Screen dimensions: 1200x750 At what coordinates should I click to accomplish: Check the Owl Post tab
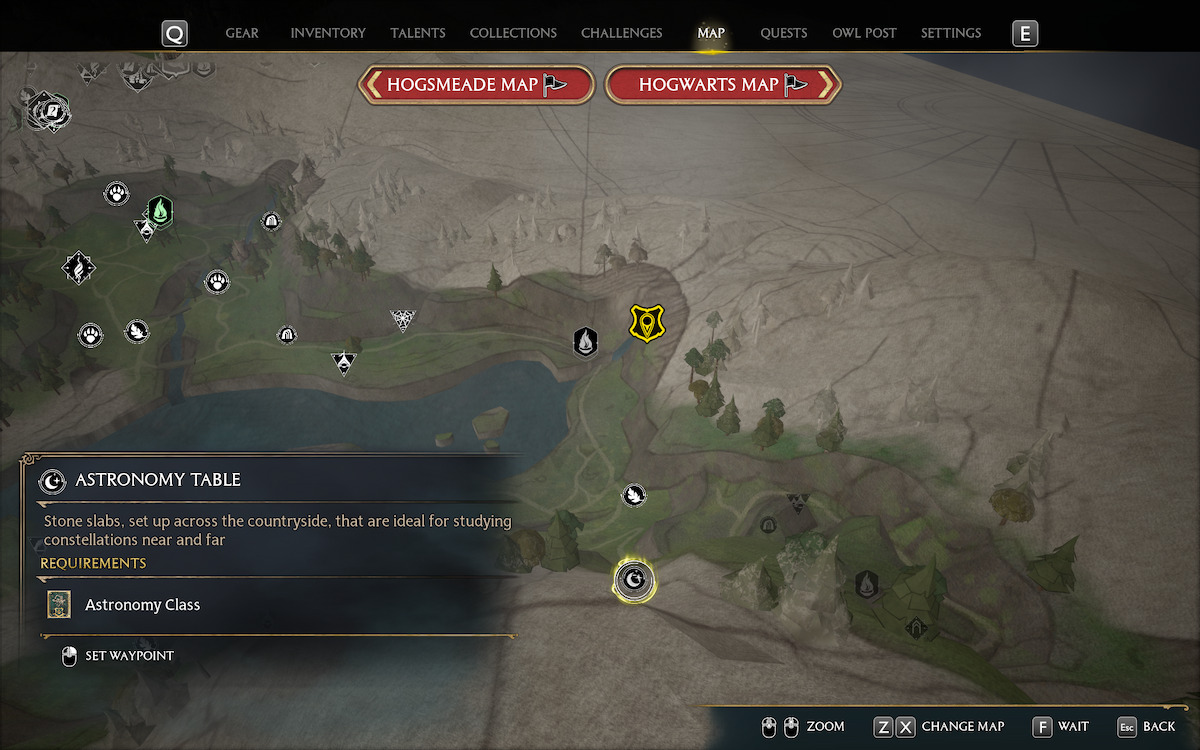(x=864, y=33)
